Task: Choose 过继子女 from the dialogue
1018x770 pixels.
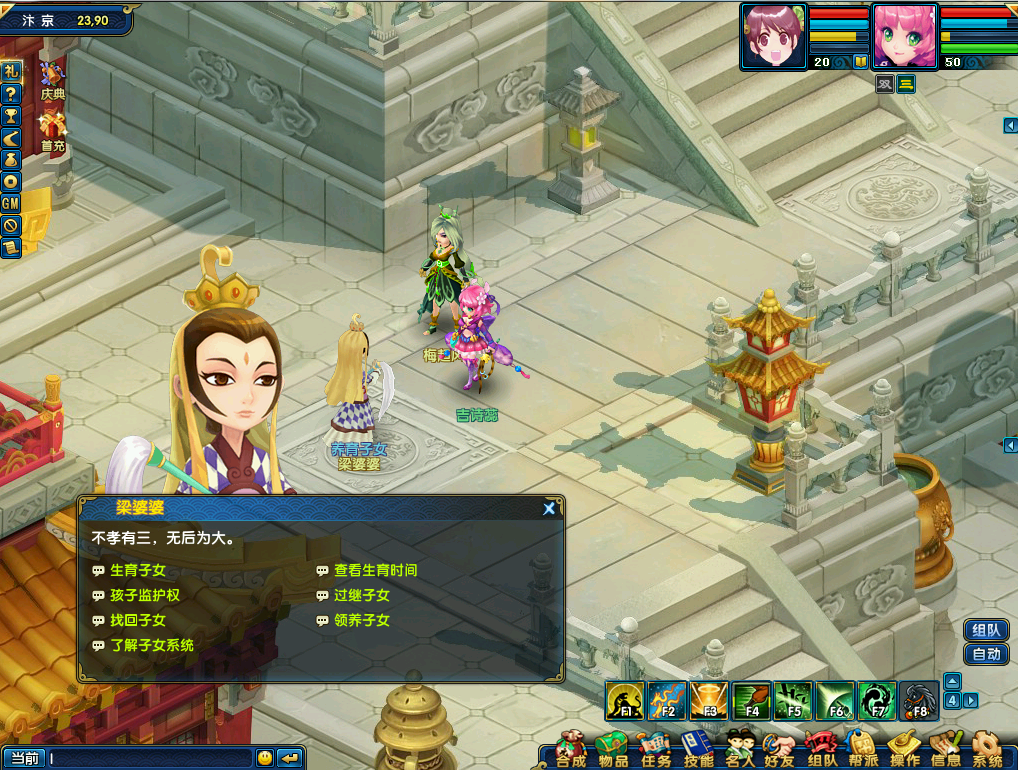Action: point(361,595)
